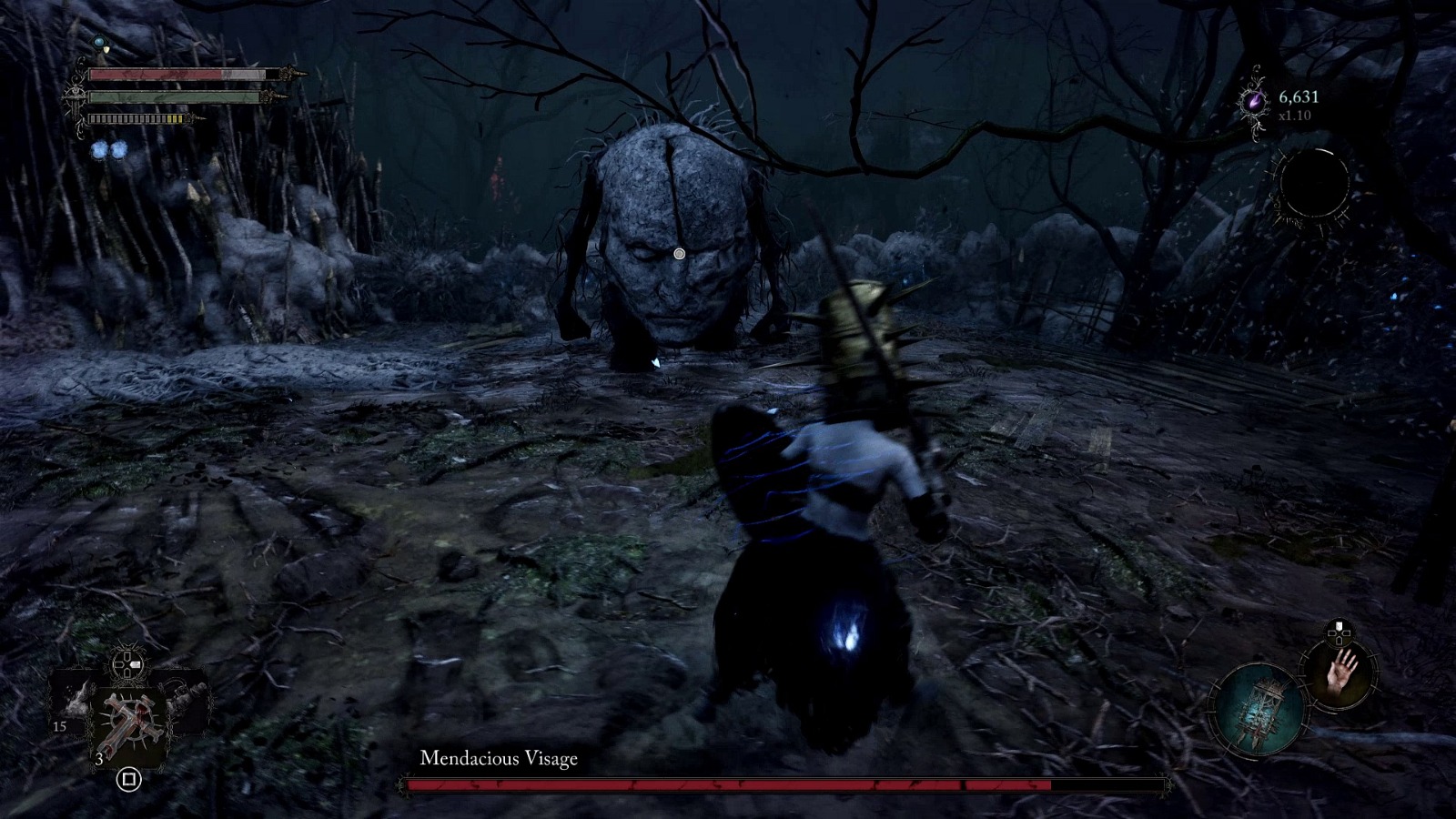The height and width of the screenshot is (819, 1456).
Task: Expand the d-pad widget above the hand icon
Action: [1339, 632]
